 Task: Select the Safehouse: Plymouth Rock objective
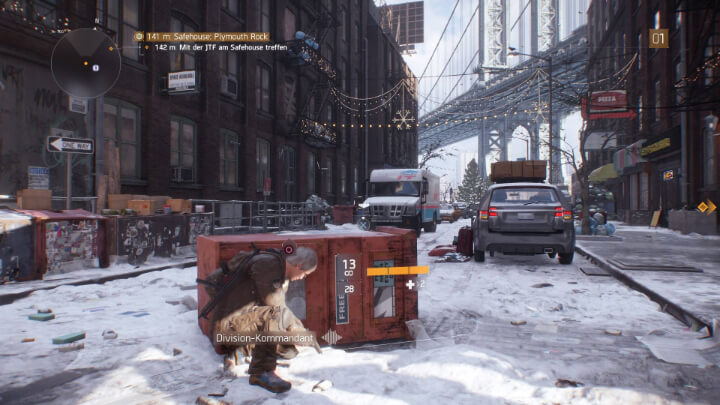tap(204, 36)
